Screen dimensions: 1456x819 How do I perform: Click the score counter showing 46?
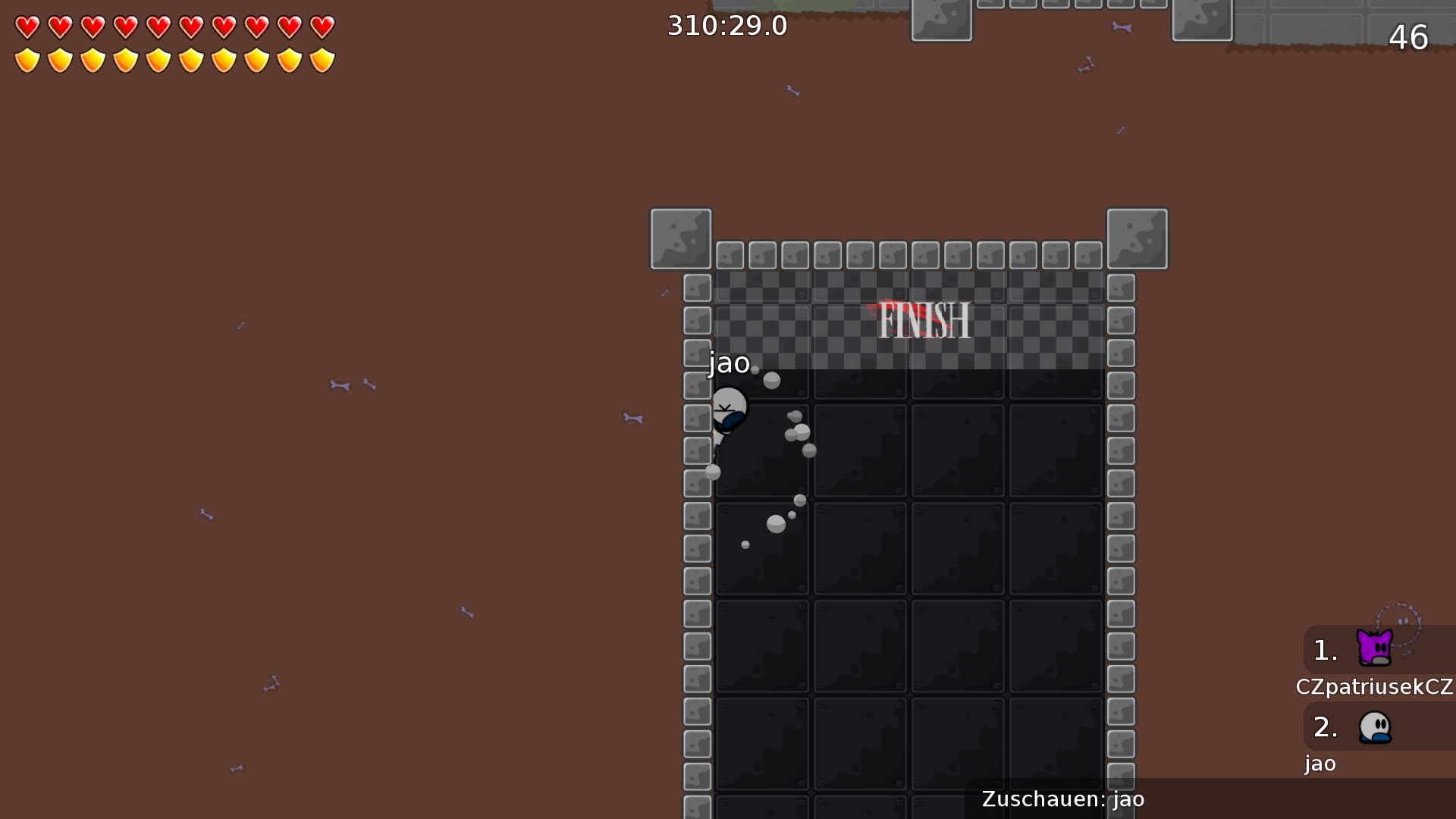pos(1409,37)
